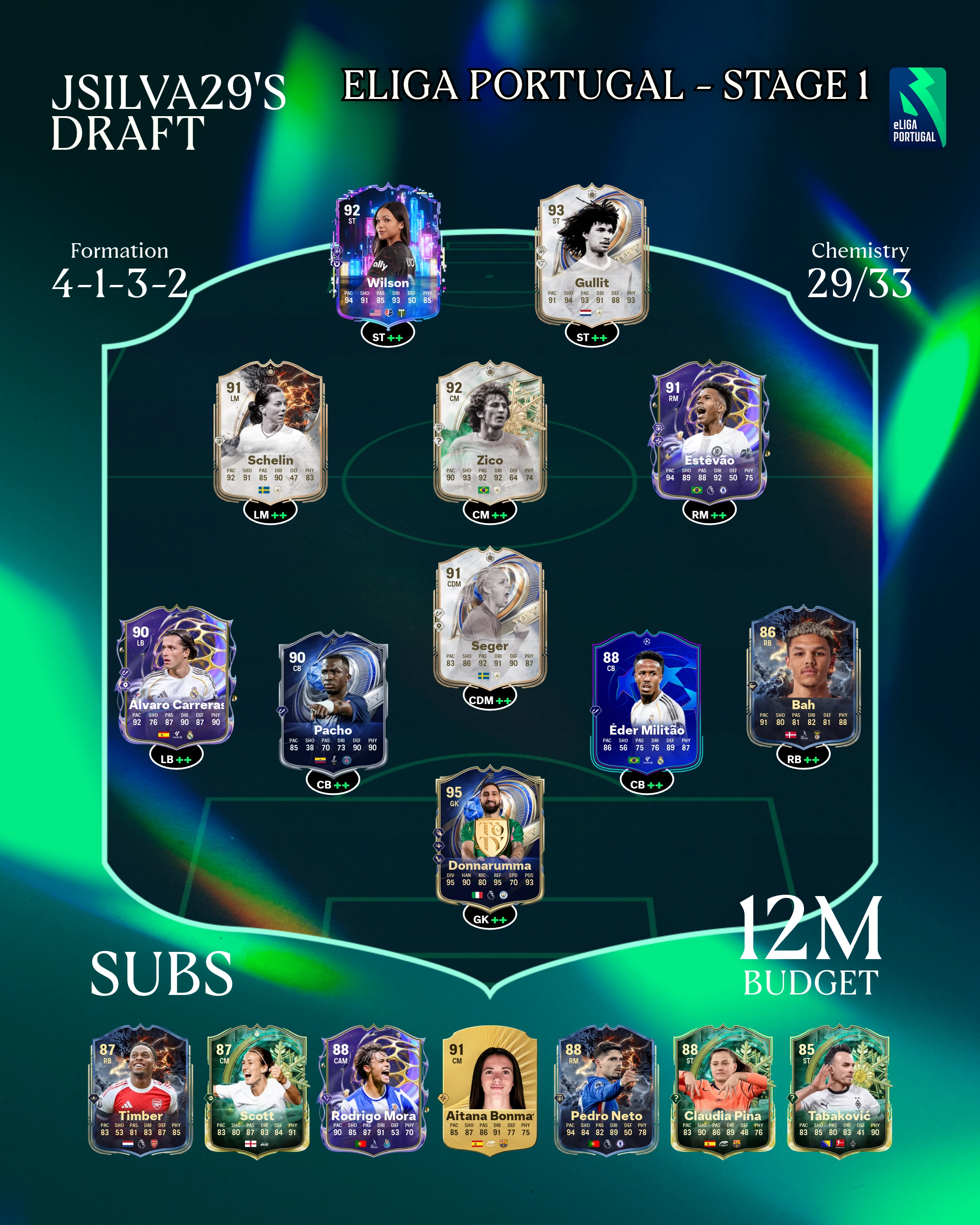980x1225 pixels.
Task: Select the Seger CDM card
Action: [x=490, y=617]
